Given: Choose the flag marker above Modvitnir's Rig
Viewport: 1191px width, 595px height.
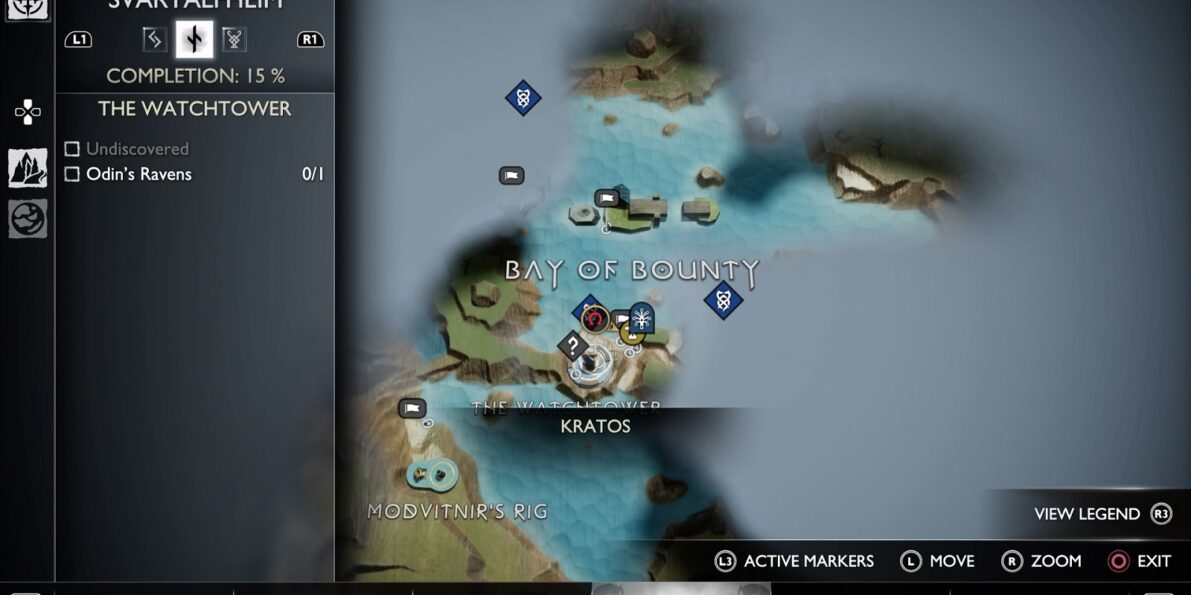Looking at the screenshot, I should tap(412, 408).
